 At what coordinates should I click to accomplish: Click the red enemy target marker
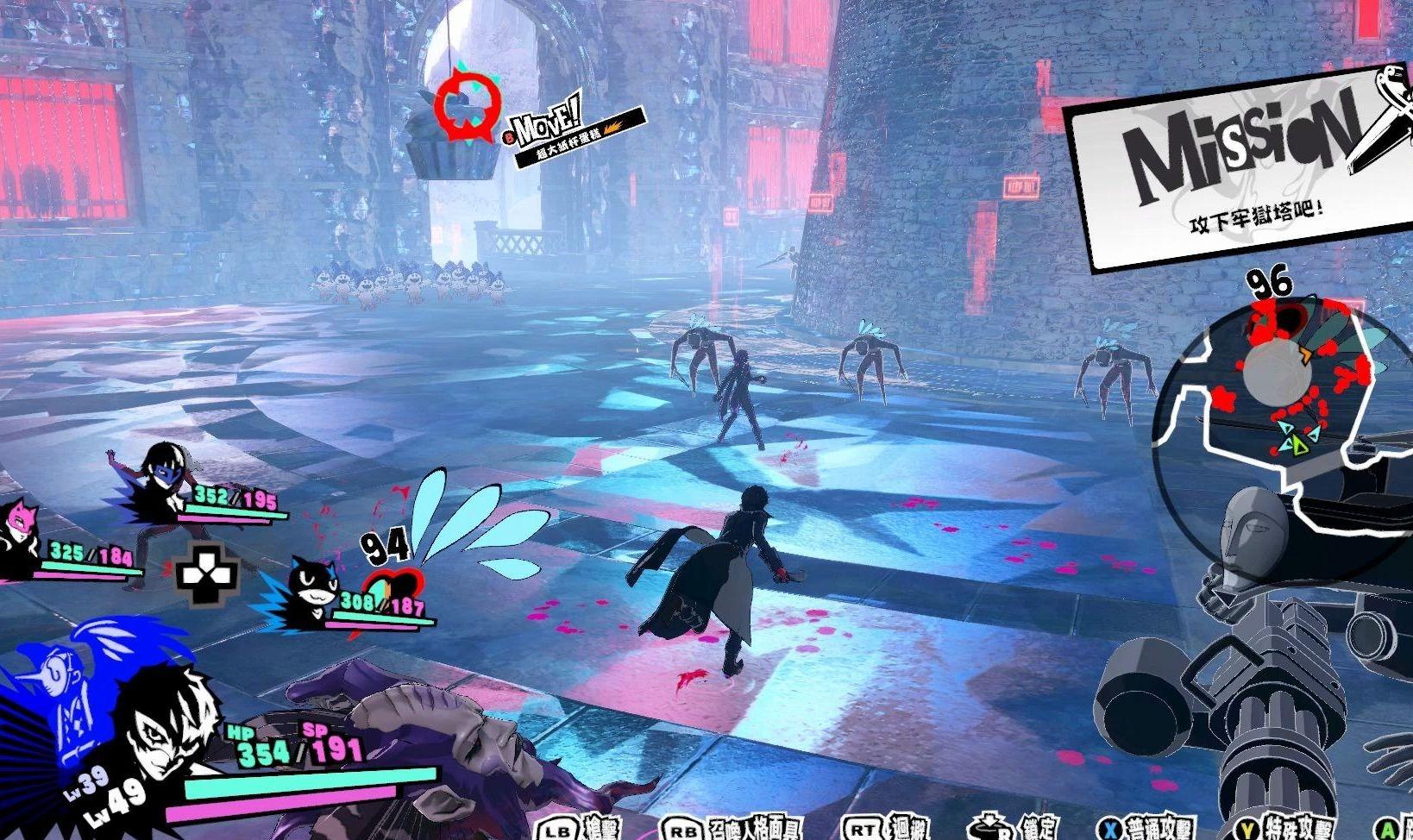[x=464, y=107]
